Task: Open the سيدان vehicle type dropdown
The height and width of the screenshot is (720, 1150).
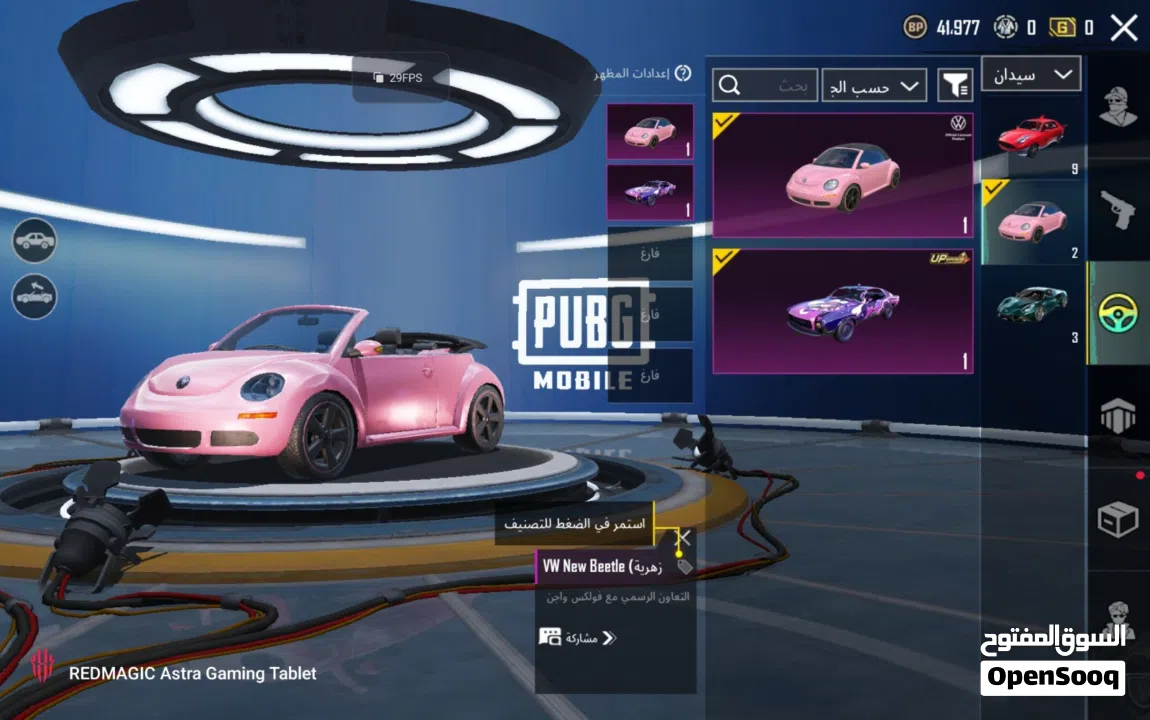Action: (1031, 74)
